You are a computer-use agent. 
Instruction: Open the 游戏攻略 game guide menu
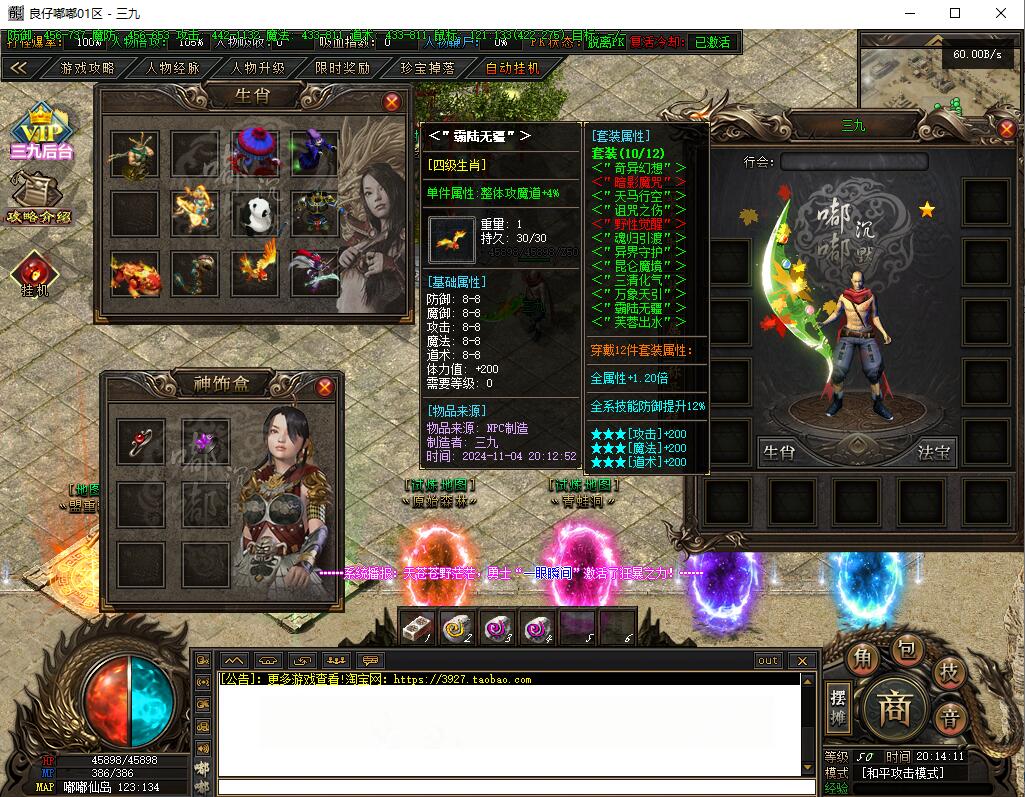[x=87, y=68]
